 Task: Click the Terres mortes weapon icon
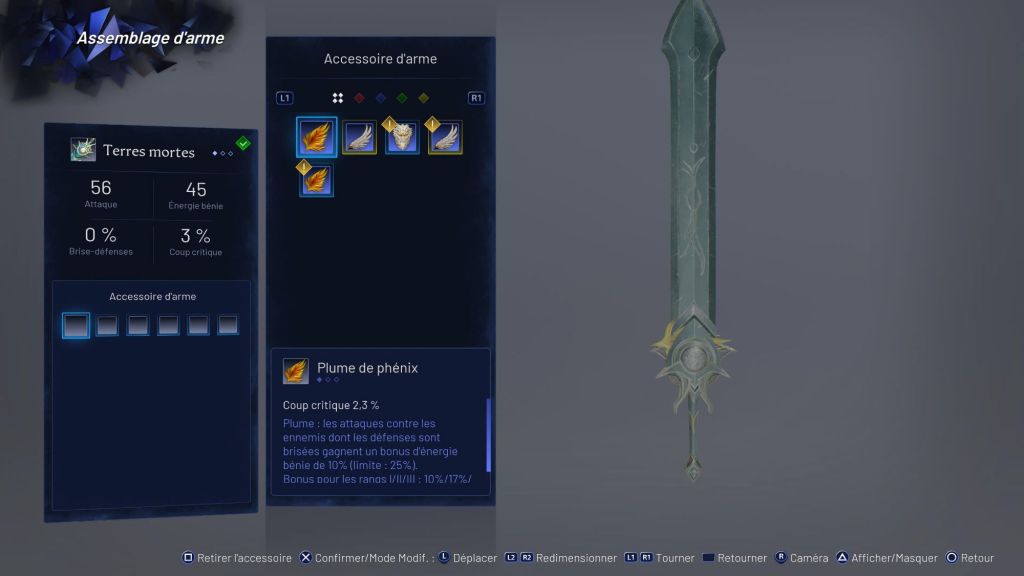coord(83,150)
